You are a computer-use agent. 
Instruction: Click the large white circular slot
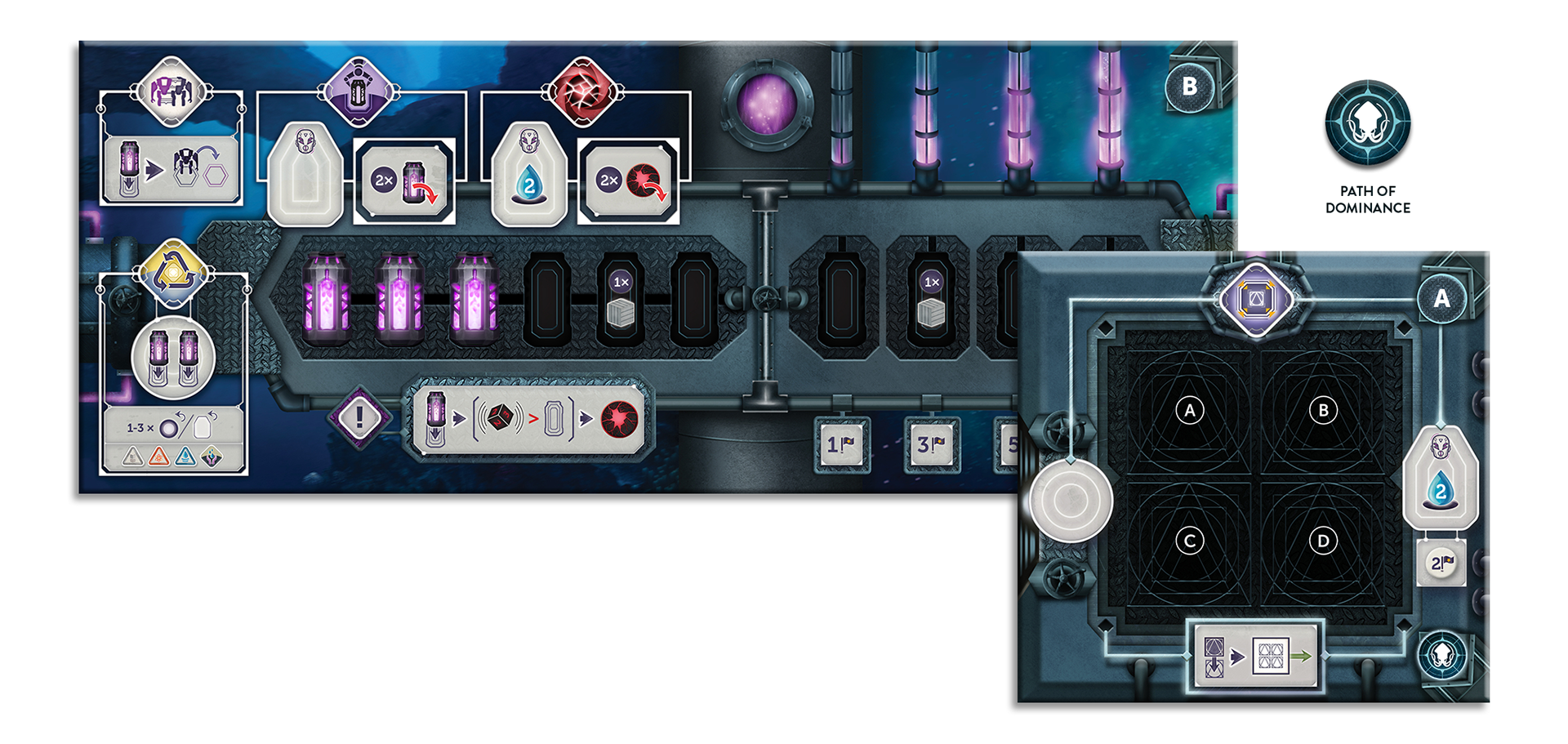1070,500
